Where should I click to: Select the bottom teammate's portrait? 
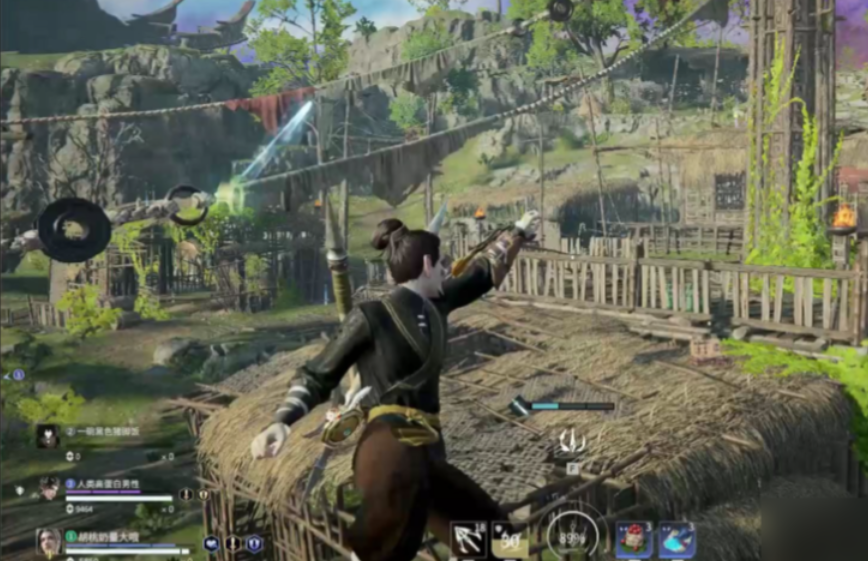point(49,542)
